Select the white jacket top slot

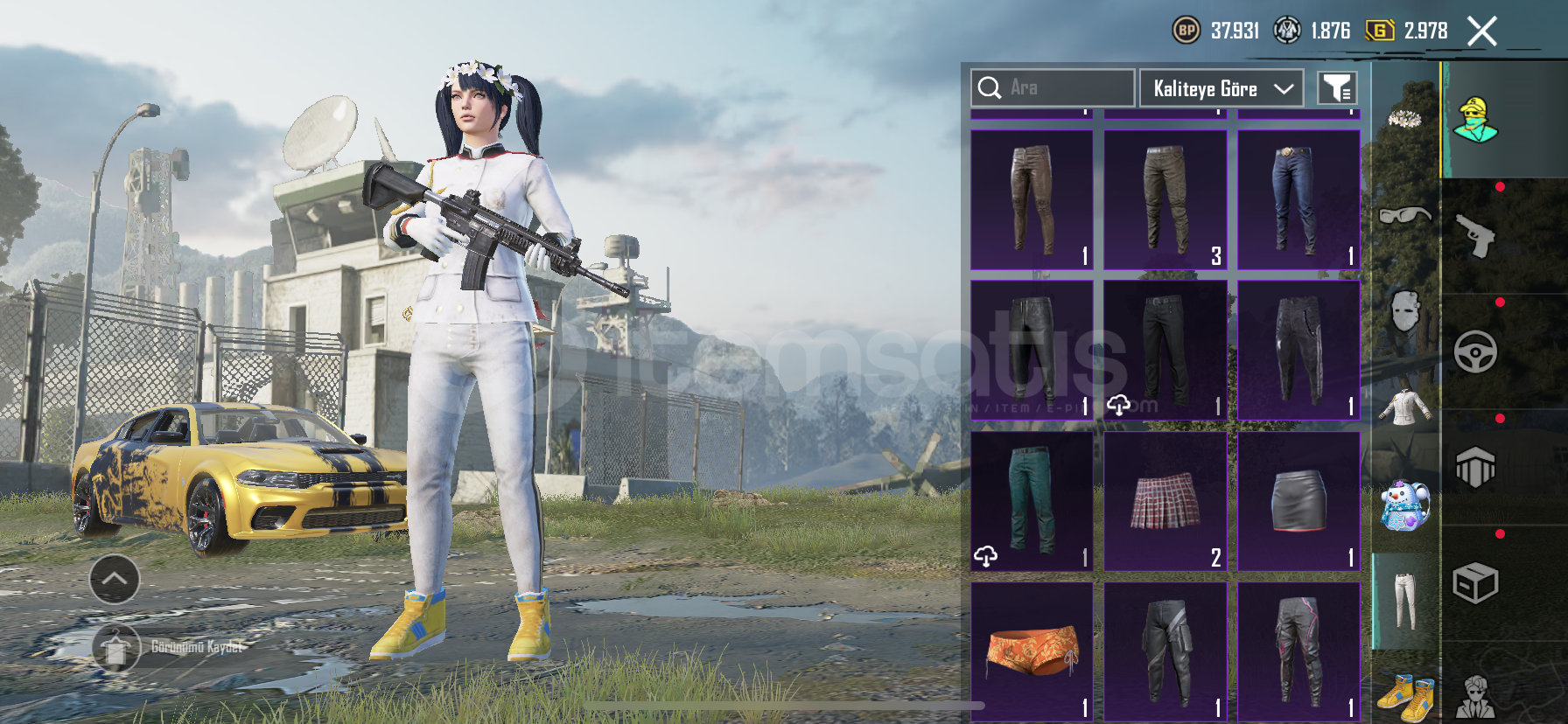pos(1404,407)
